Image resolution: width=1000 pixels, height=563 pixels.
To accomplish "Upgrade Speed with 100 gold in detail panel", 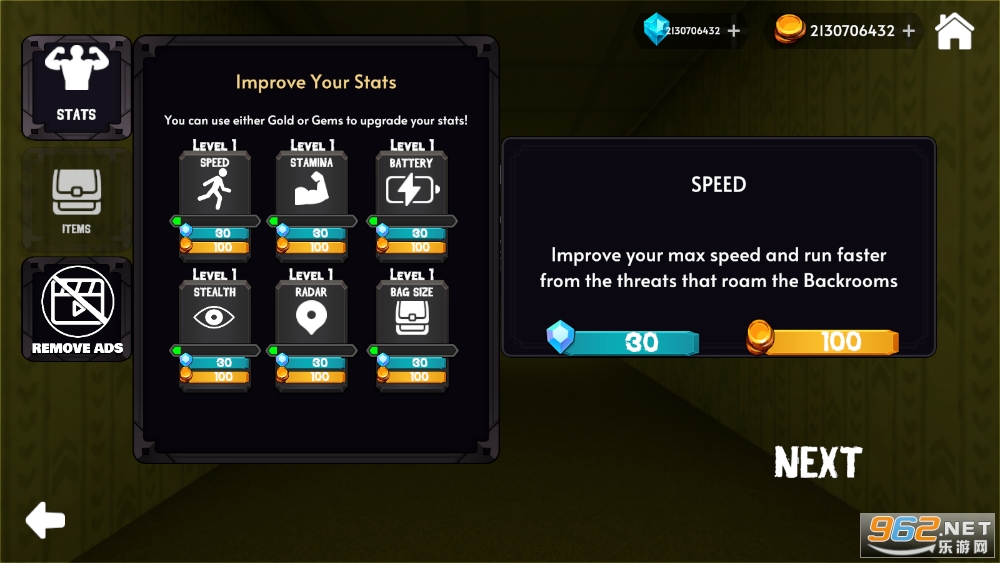I will pos(825,342).
